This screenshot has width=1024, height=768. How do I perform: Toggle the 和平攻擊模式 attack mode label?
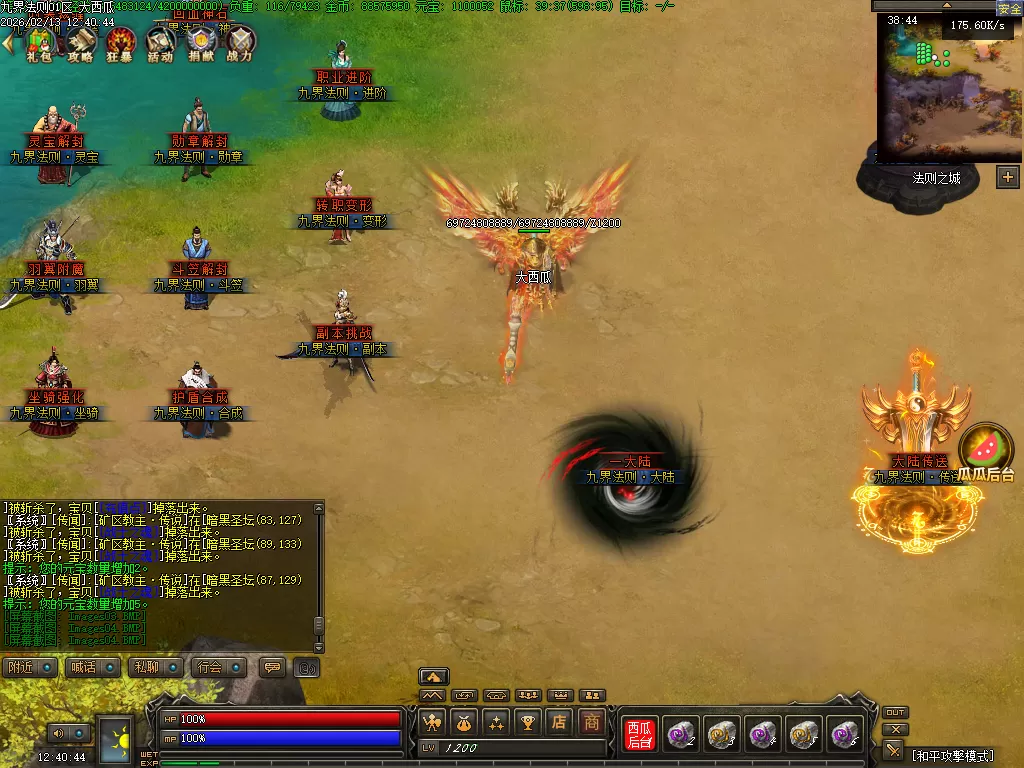tap(952, 754)
